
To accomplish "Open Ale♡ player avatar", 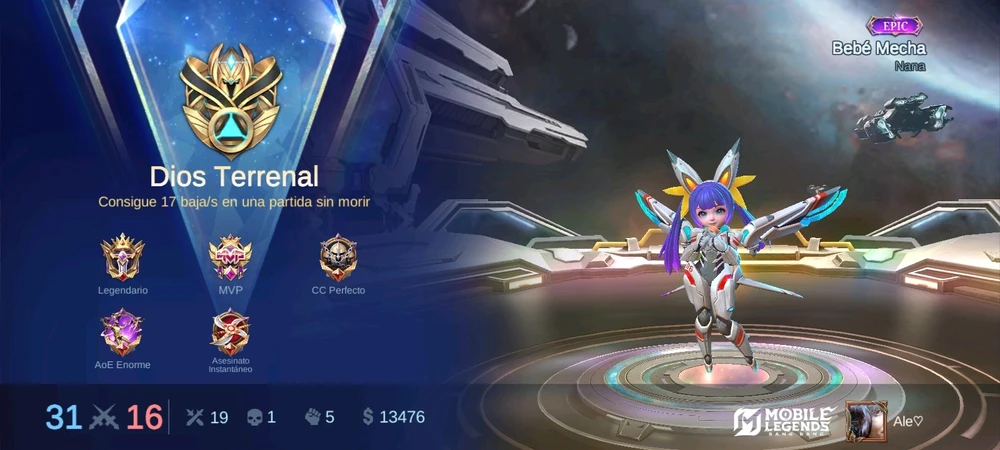I will [866, 421].
